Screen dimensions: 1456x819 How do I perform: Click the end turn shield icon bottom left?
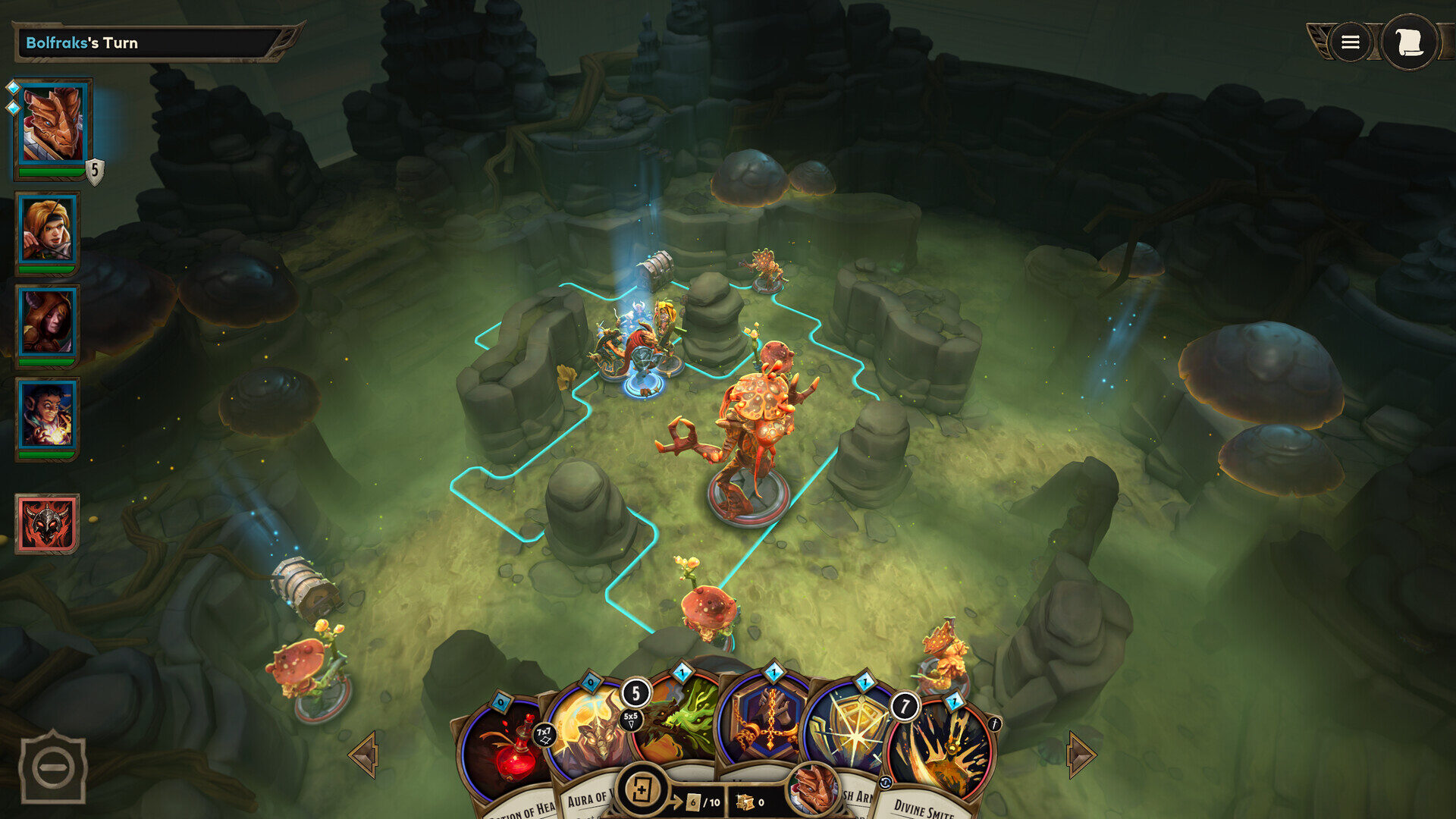pos(52,768)
